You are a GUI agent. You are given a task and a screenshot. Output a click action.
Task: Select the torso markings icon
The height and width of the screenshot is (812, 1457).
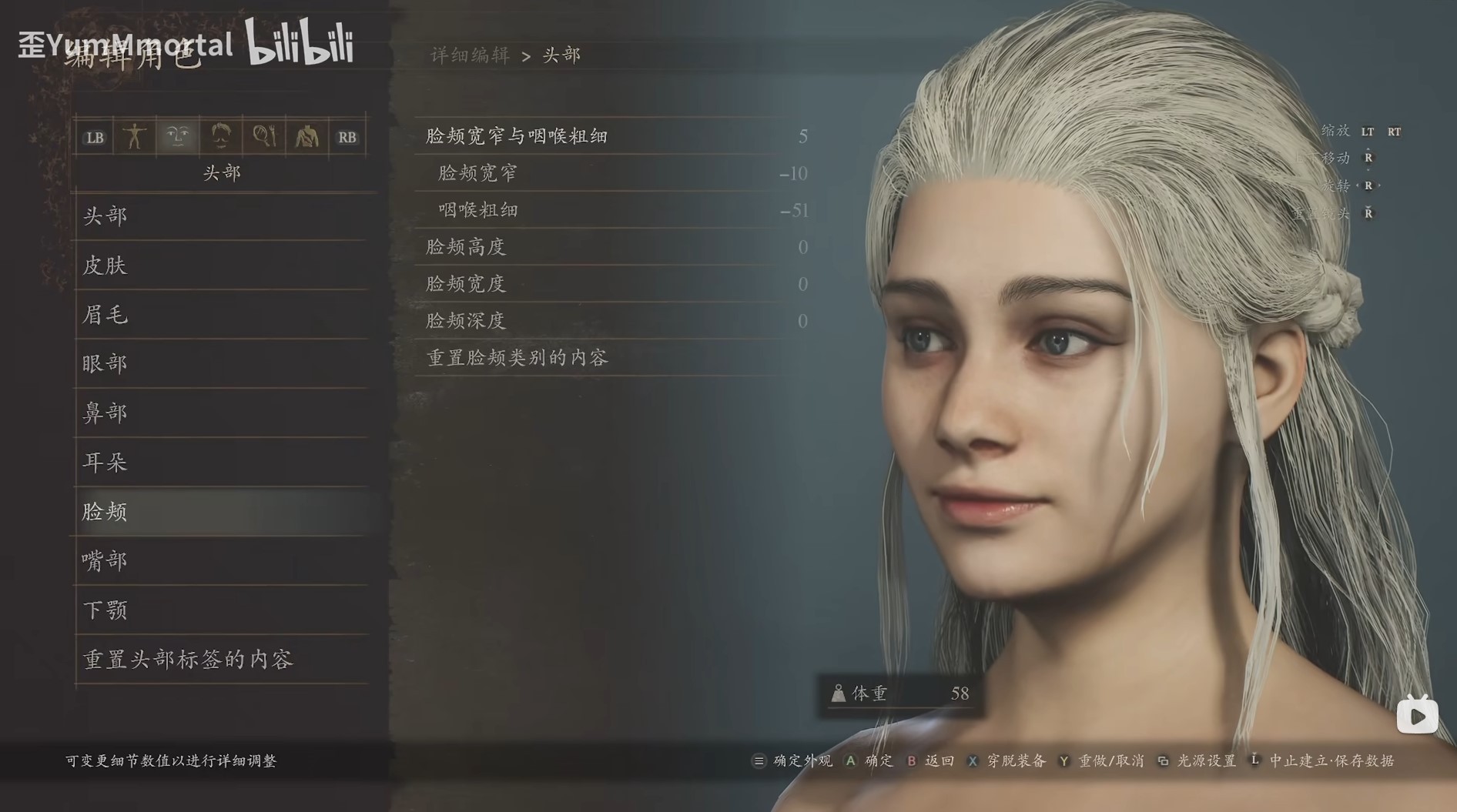pyautogui.click(x=306, y=137)
